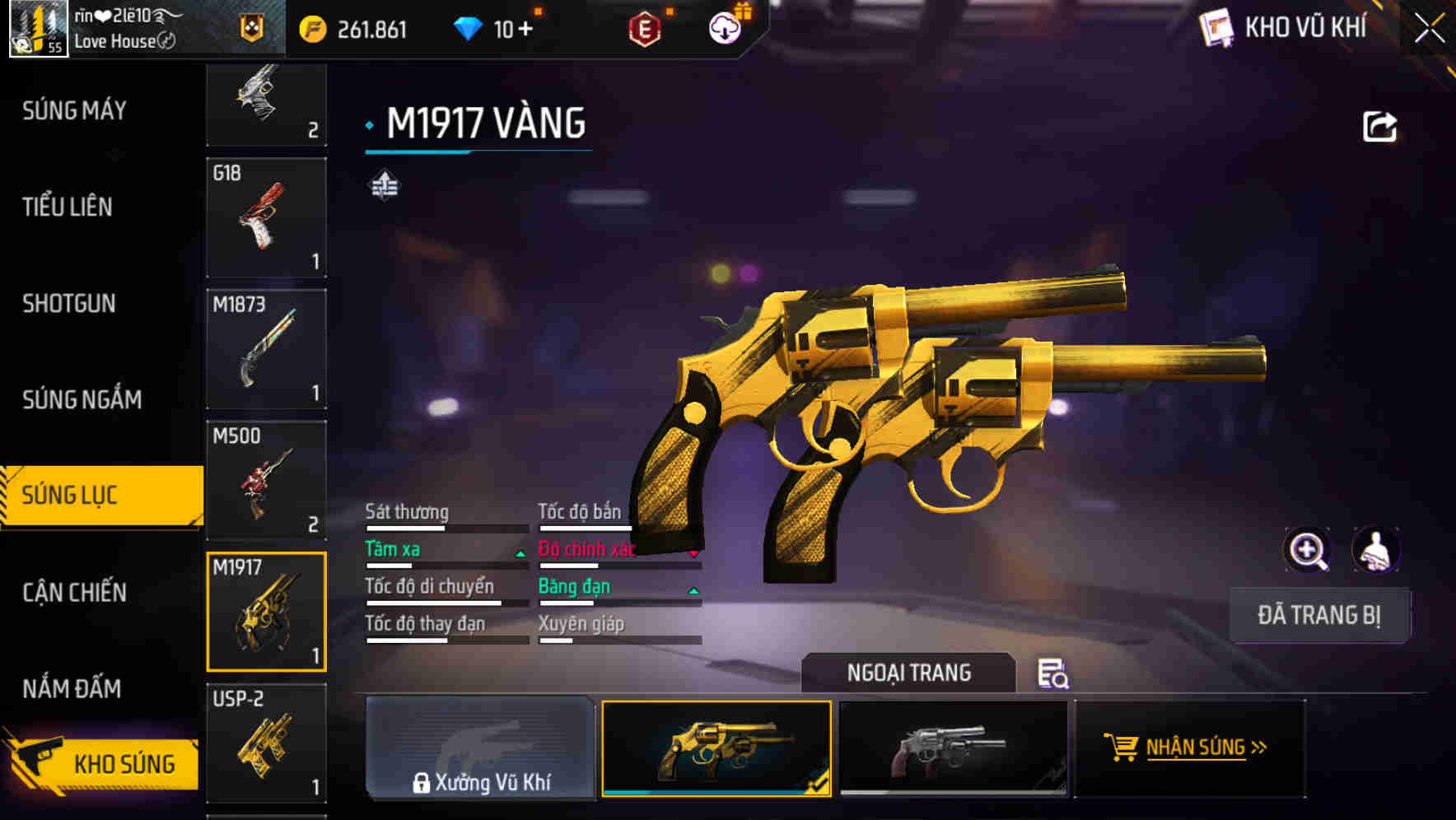Select the USP-2 weapon tile

point(266,743)
